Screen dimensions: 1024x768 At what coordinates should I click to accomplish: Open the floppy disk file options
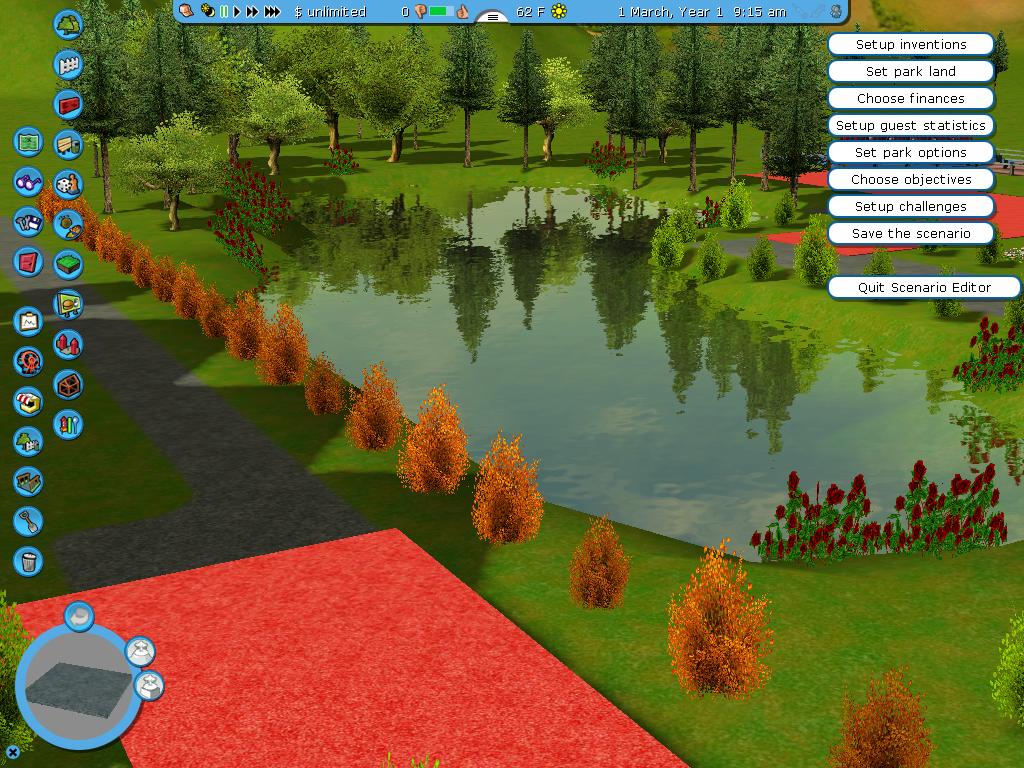click(x=28, y=221)
